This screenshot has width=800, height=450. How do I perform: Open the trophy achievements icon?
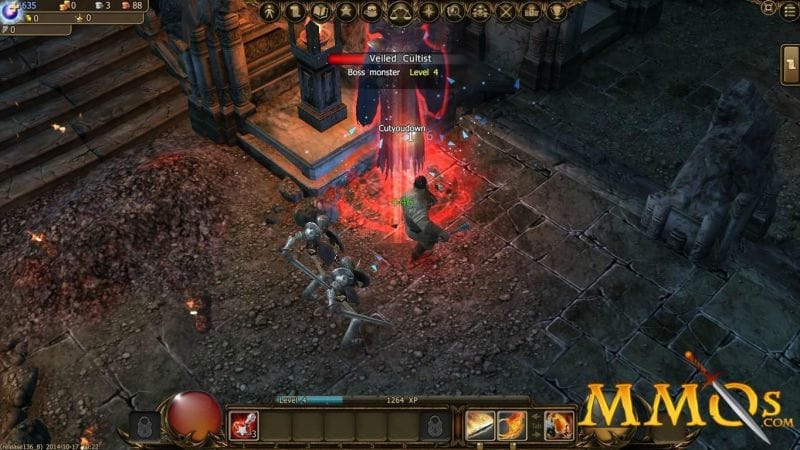click(558, 12)
